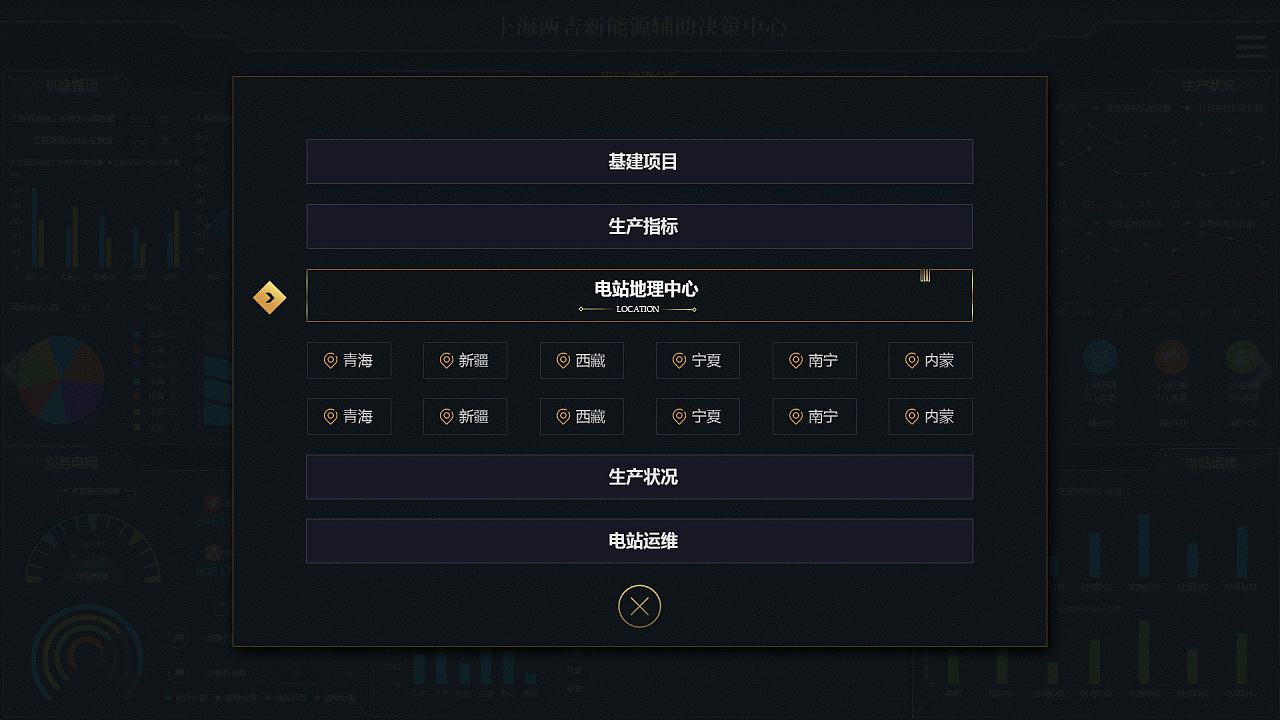Select the 南宁 location pin icon
Screen dimensions: 1280x720
click(x=795, y=360)
